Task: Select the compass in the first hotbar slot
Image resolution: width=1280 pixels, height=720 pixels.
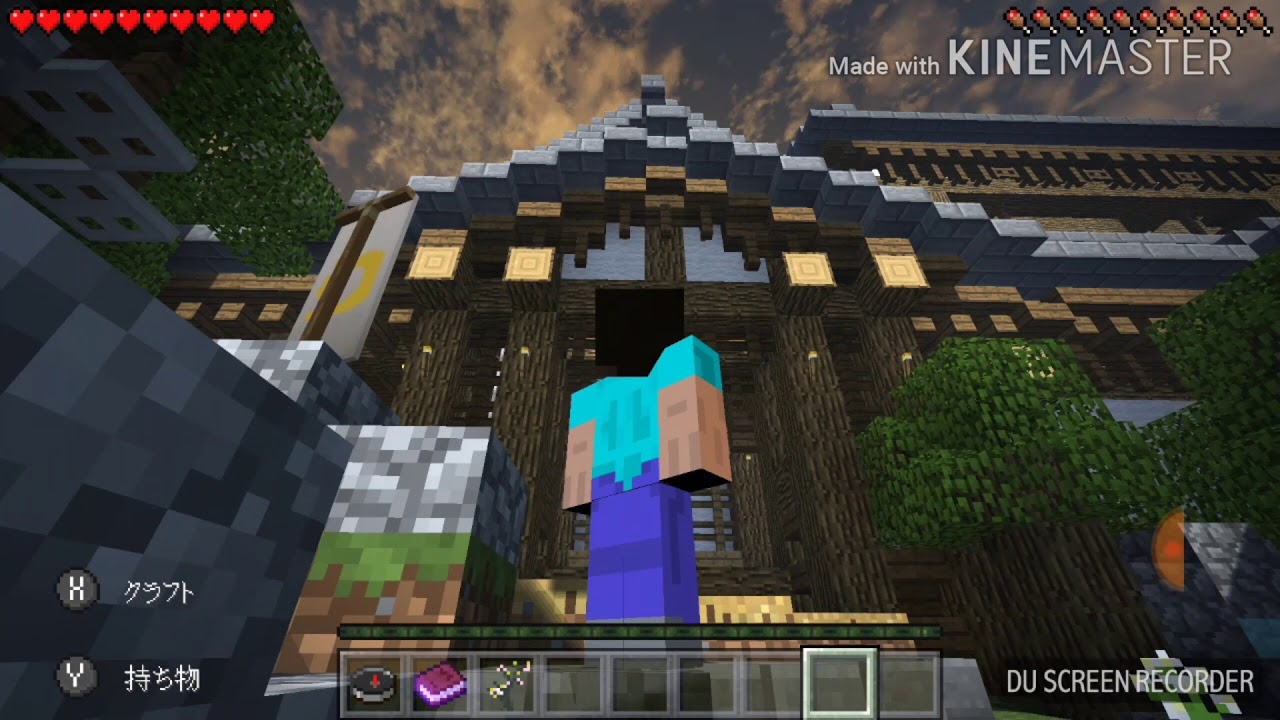Action: pyautogui.click(x=375, y=684)
